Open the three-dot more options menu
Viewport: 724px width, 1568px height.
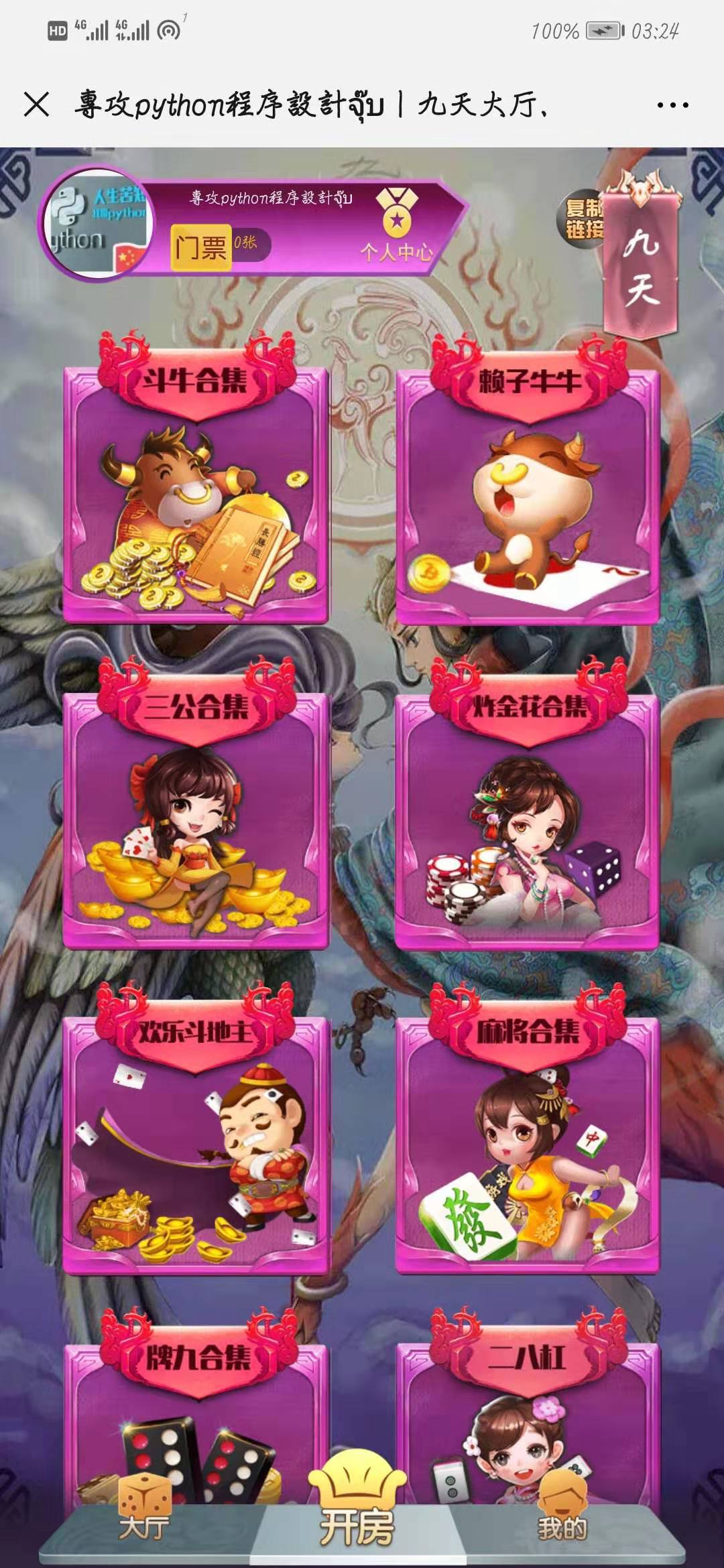click(x=672, y=105)
